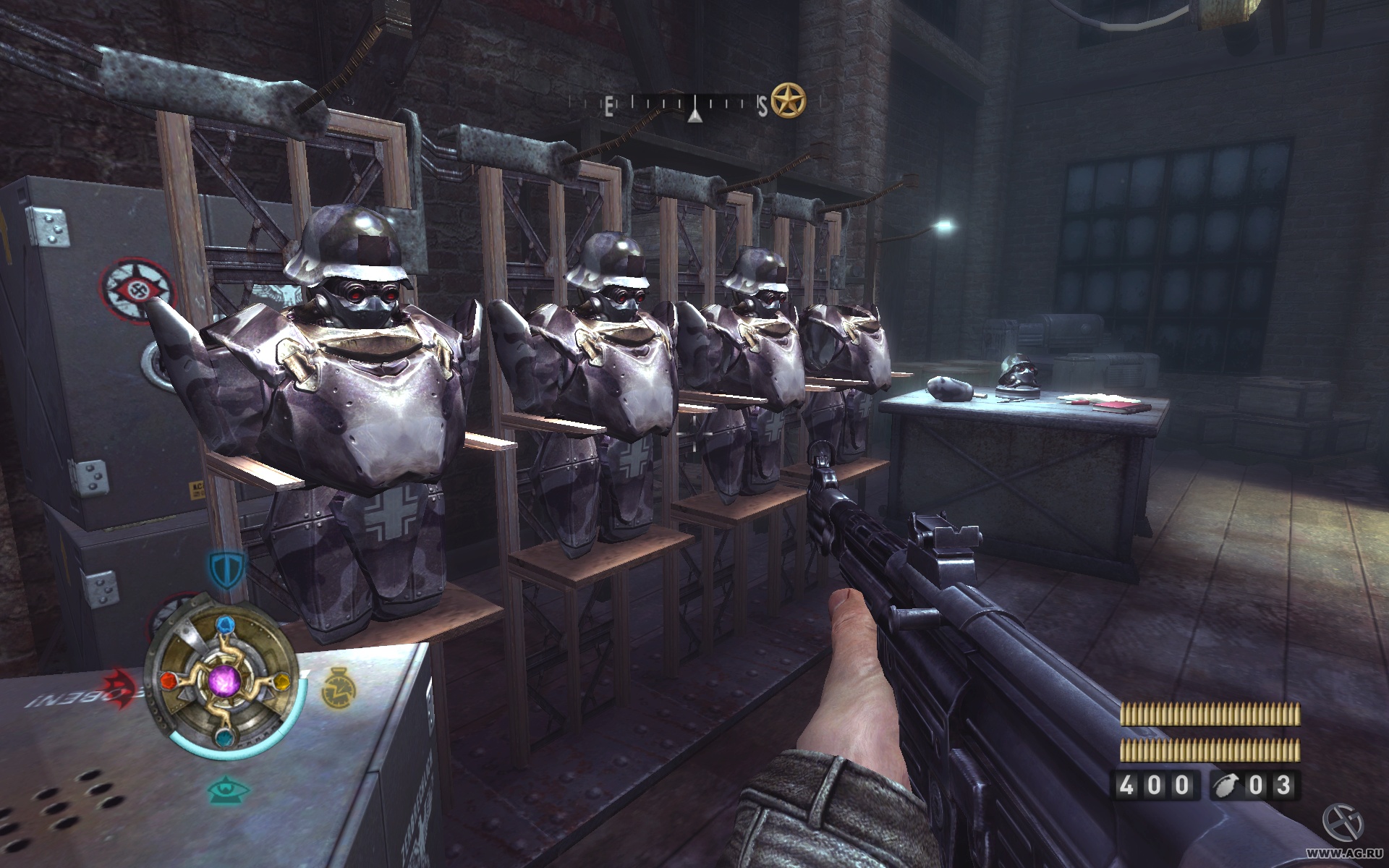Image resolution: width=1389 pixels, height=868 pixels.
Task: Click the Thule medallion purple crystal
Action: coord(223,681)
